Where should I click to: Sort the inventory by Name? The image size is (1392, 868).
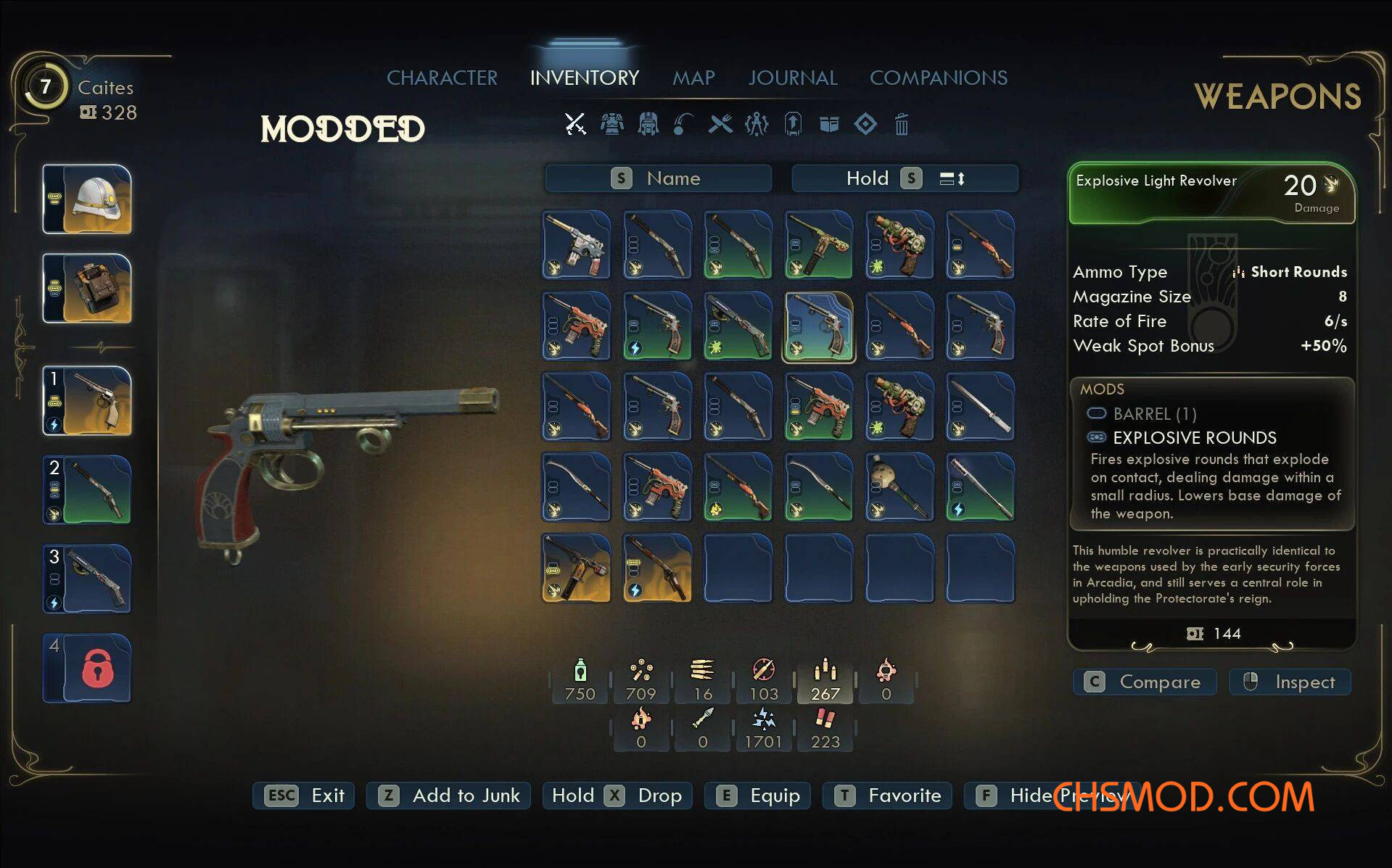[658, 178]
